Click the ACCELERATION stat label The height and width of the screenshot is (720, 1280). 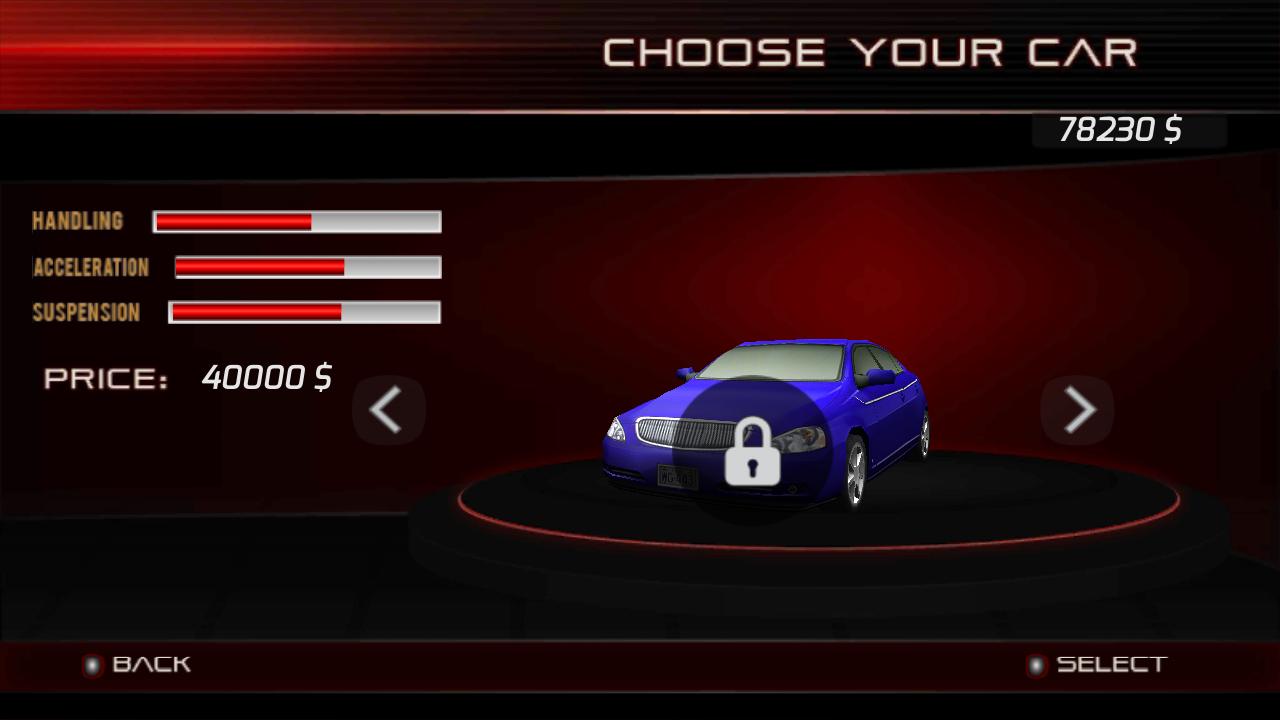[x=91, y=267]
